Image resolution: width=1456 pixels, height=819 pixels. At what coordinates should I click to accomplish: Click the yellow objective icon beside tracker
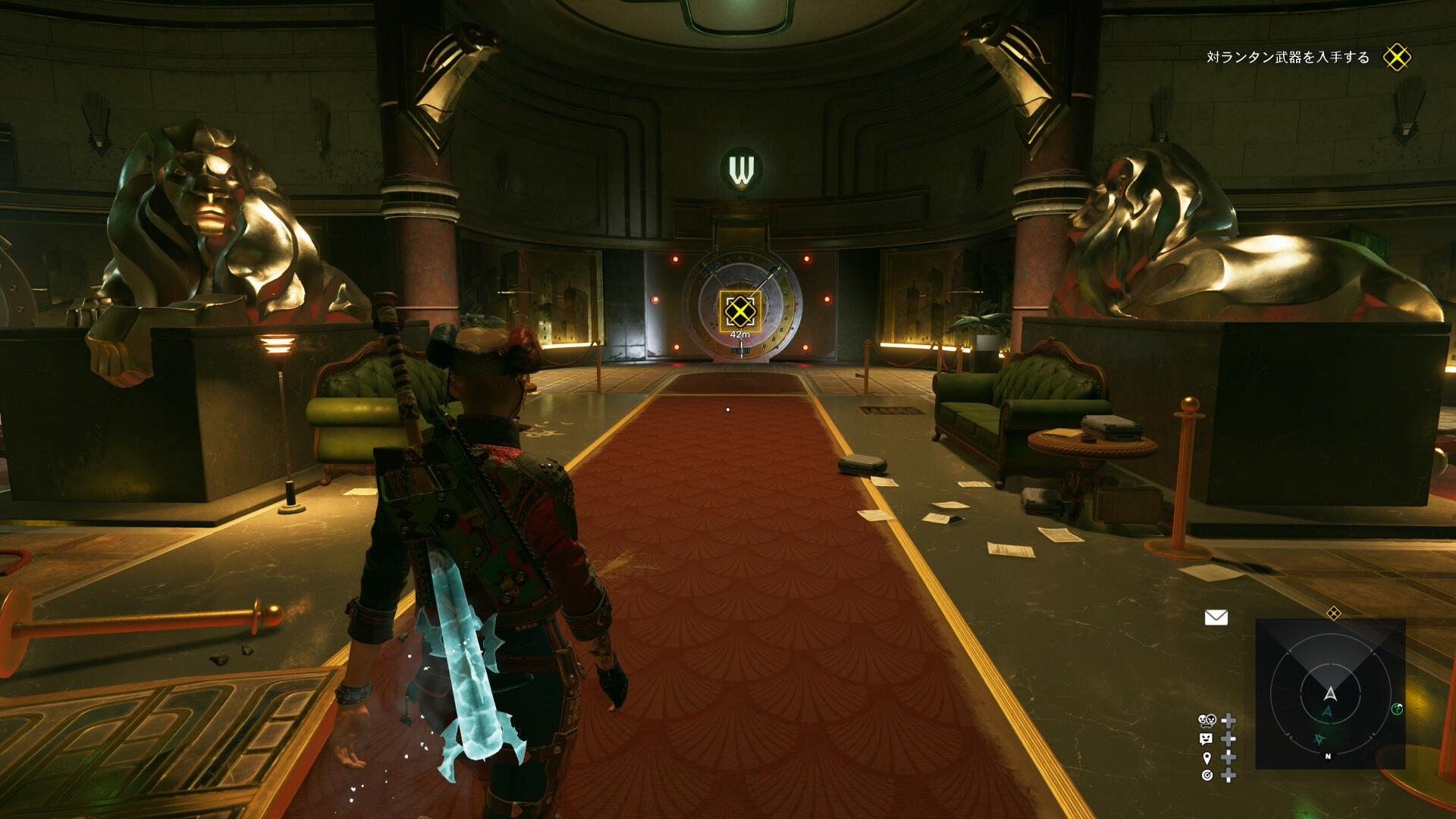pos(1396,58)
